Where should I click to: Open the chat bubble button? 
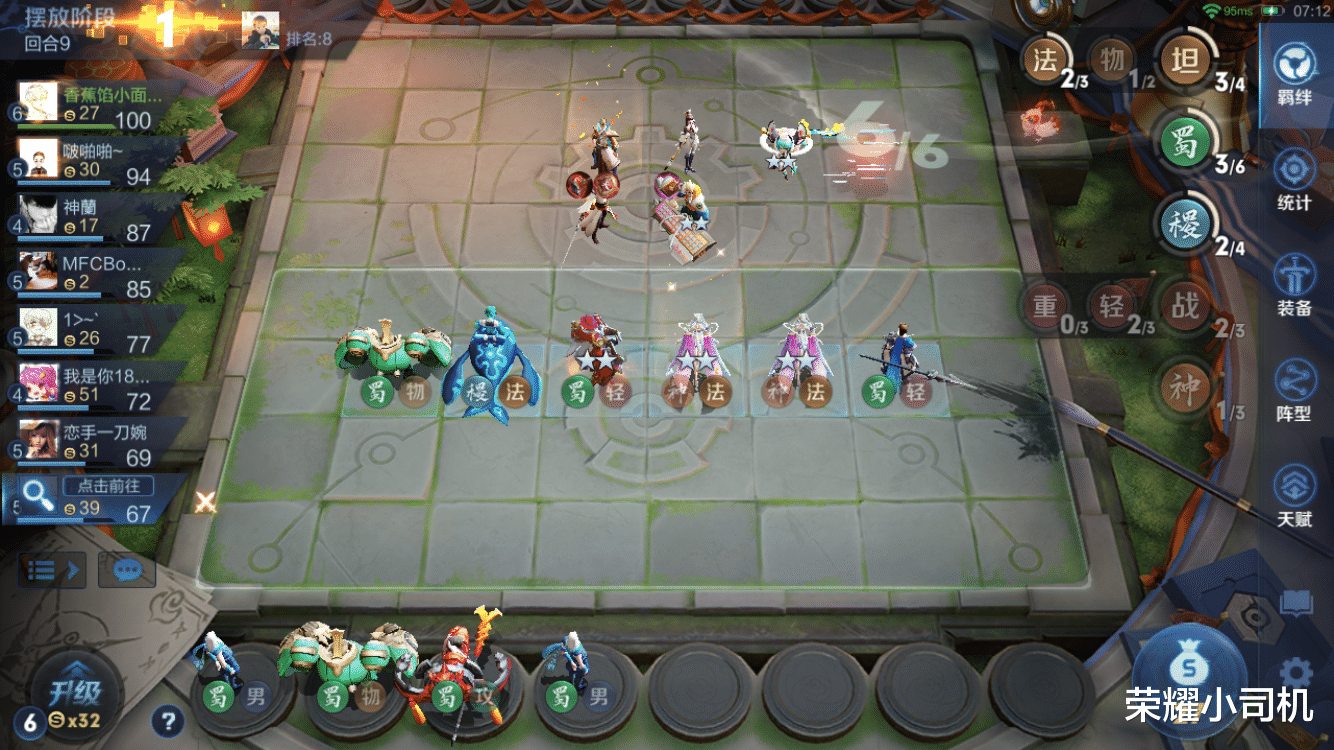[127, 570]
